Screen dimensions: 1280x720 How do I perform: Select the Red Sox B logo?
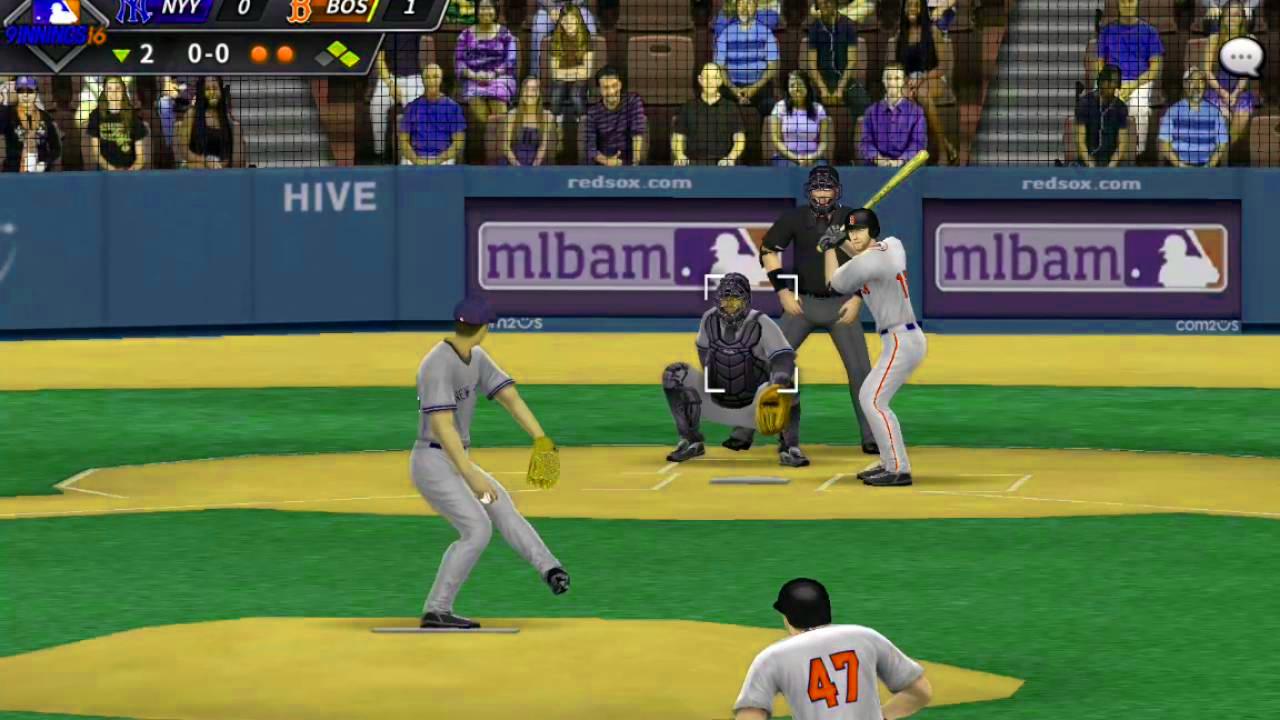299,13
